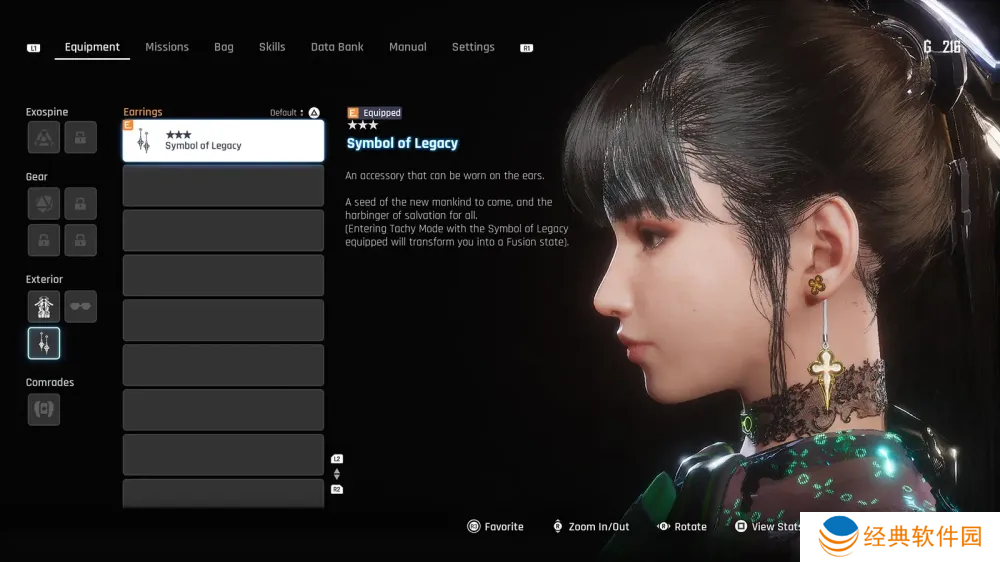Choose the Exospine equipment slot
This screenshot has width=1000, height=562.
(x=44, y=138)
